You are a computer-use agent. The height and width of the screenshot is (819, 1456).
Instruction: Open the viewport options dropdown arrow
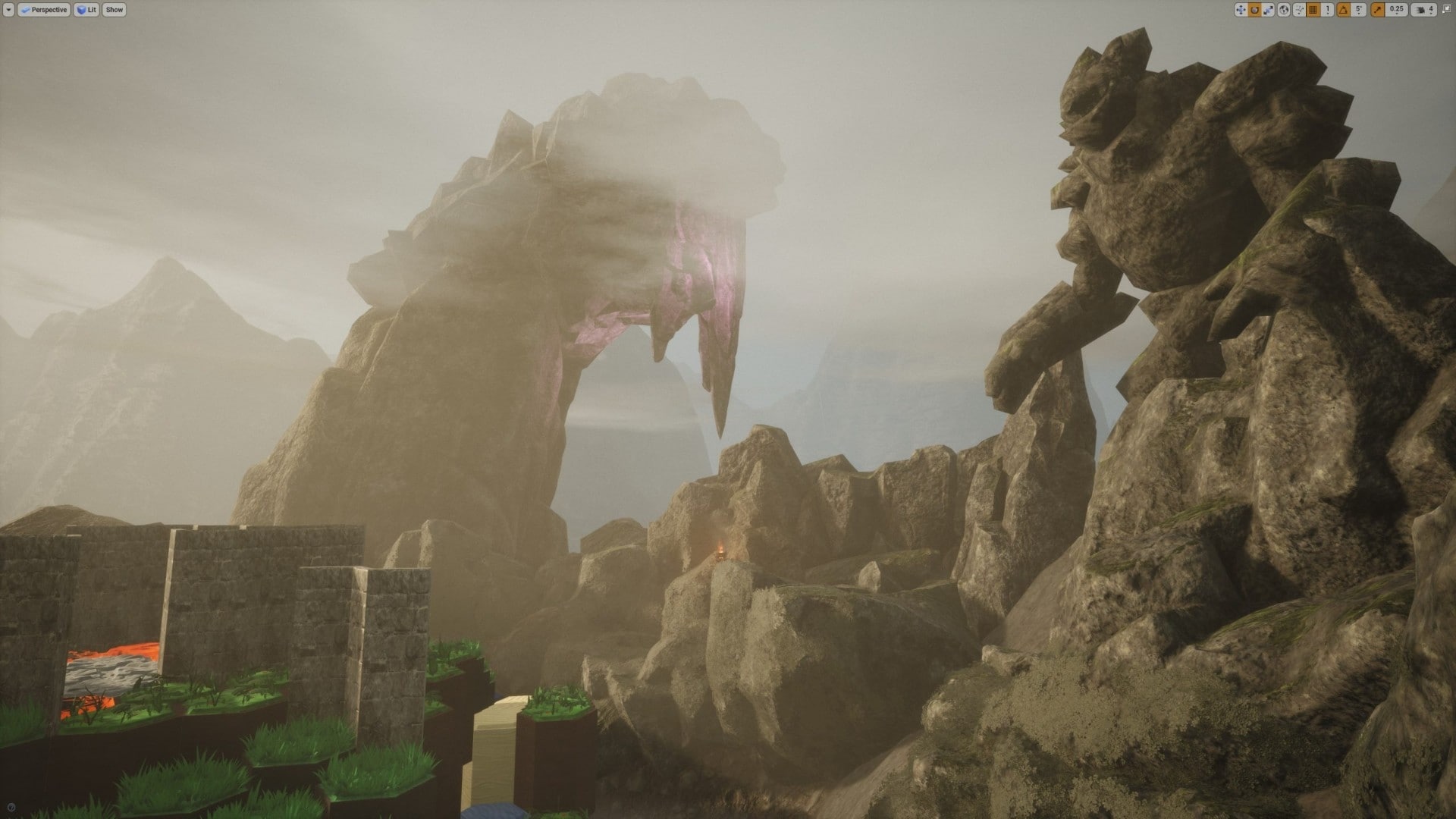[9, 10]
